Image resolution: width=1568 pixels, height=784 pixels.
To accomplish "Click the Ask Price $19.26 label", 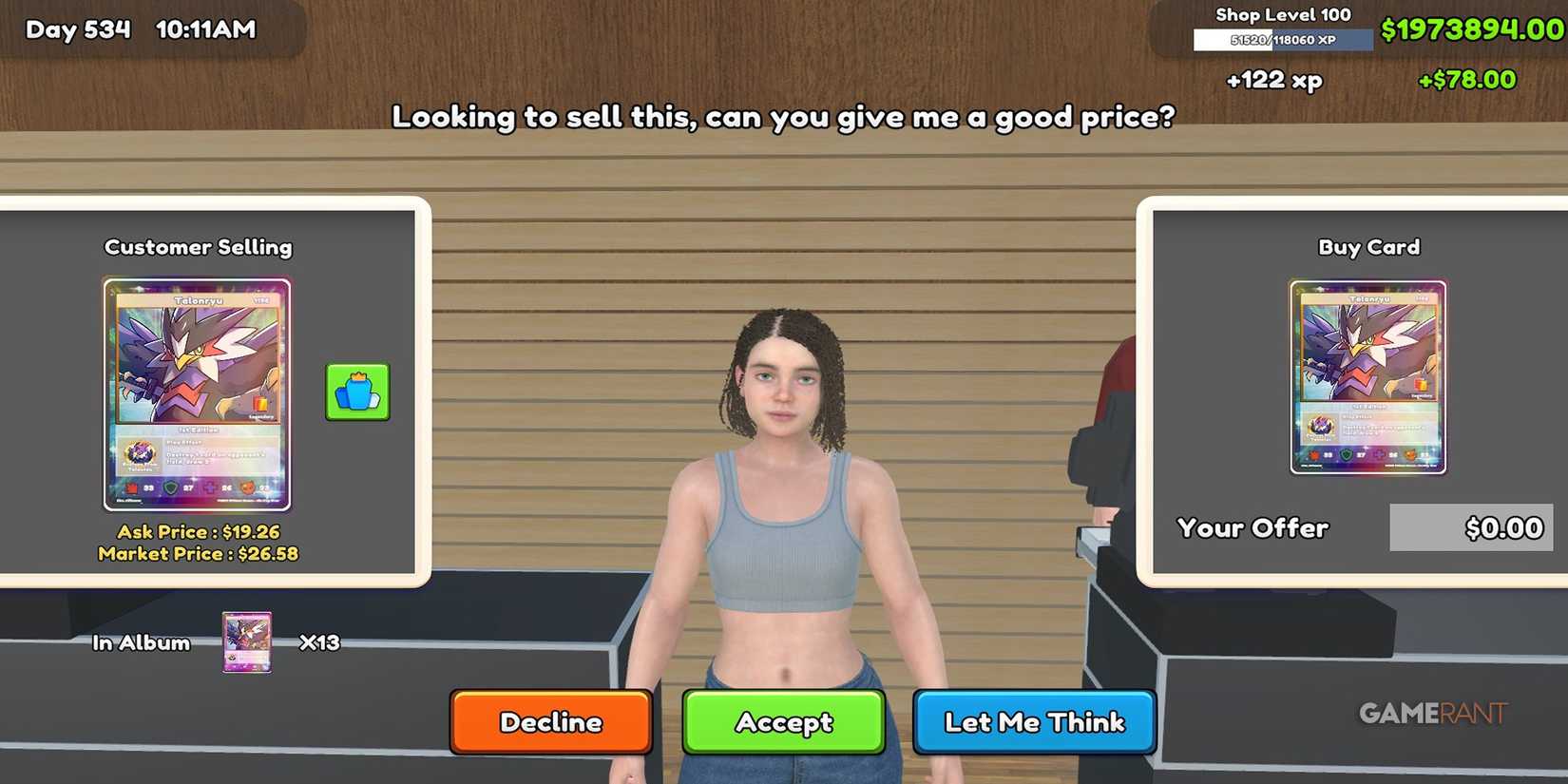I will (197, 531).
